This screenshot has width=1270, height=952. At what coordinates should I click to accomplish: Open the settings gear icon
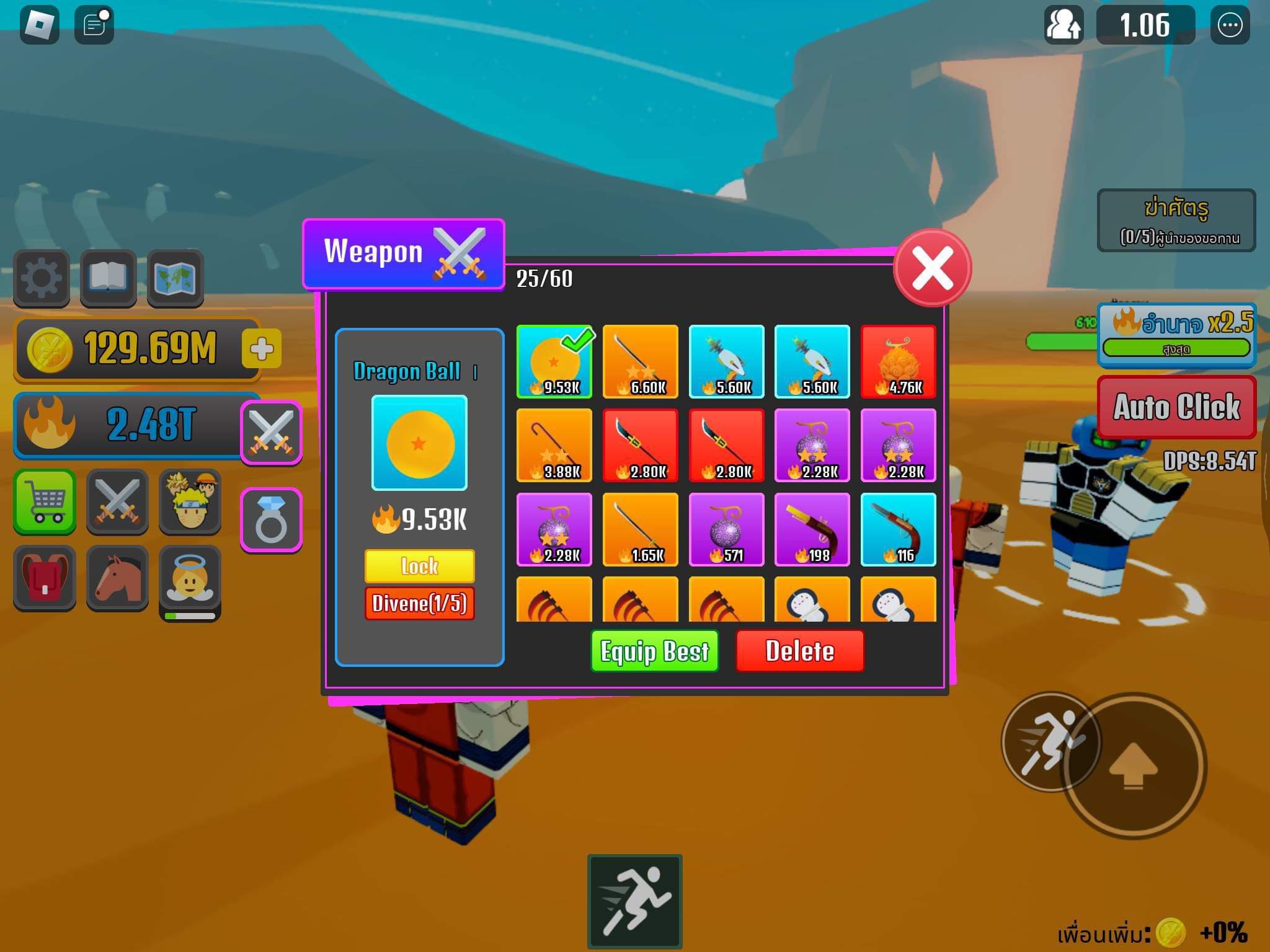(x=42, y=278)
